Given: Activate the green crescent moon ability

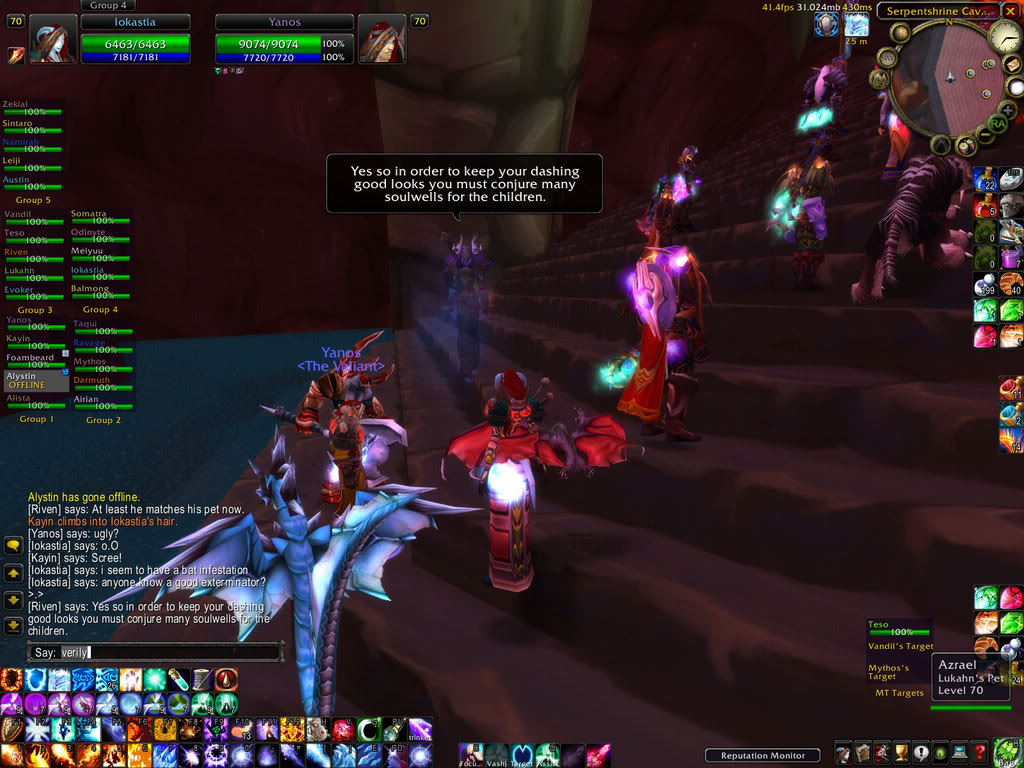Looking at the screenshot, I should (x=369, y=729).
